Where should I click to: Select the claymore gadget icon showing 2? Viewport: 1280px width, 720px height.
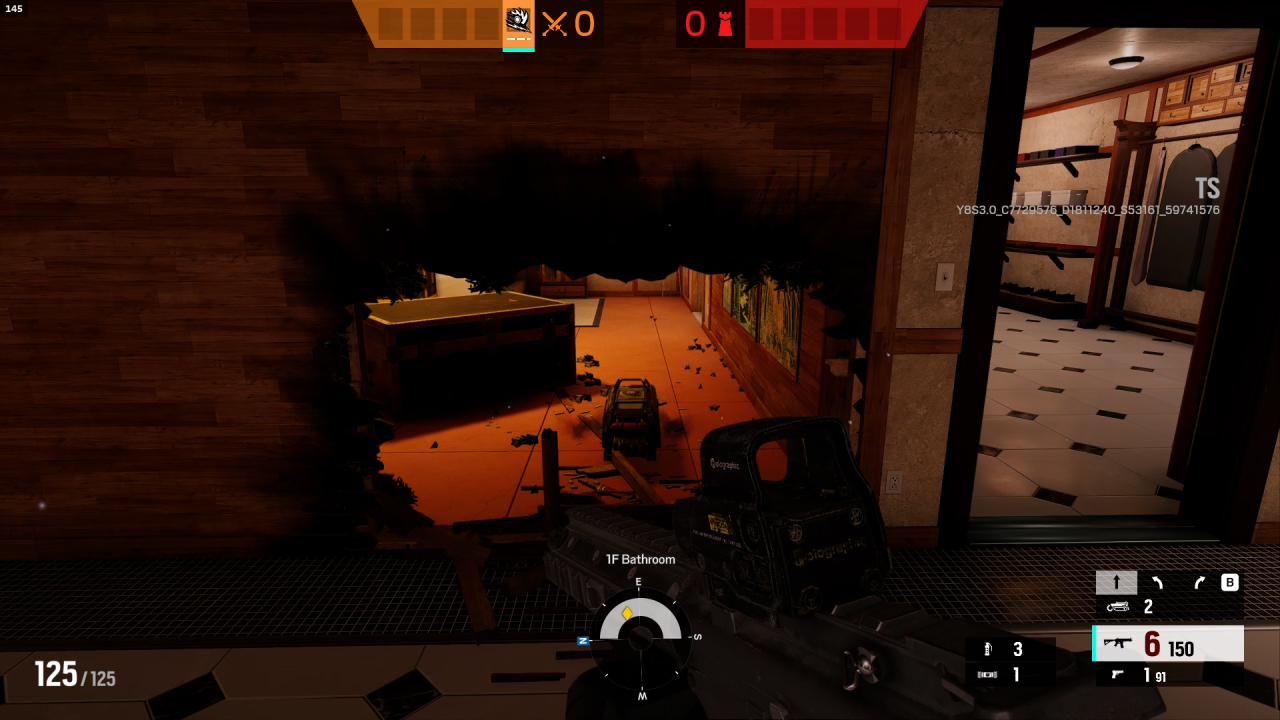point(1117,605)
